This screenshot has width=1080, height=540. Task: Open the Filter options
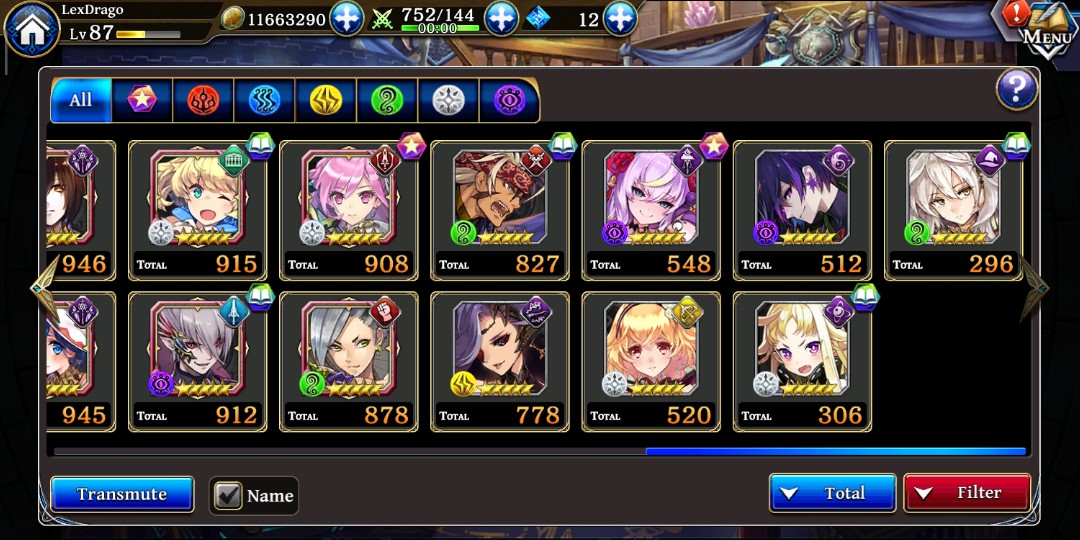pyautogui.click(x=966, y=493)
